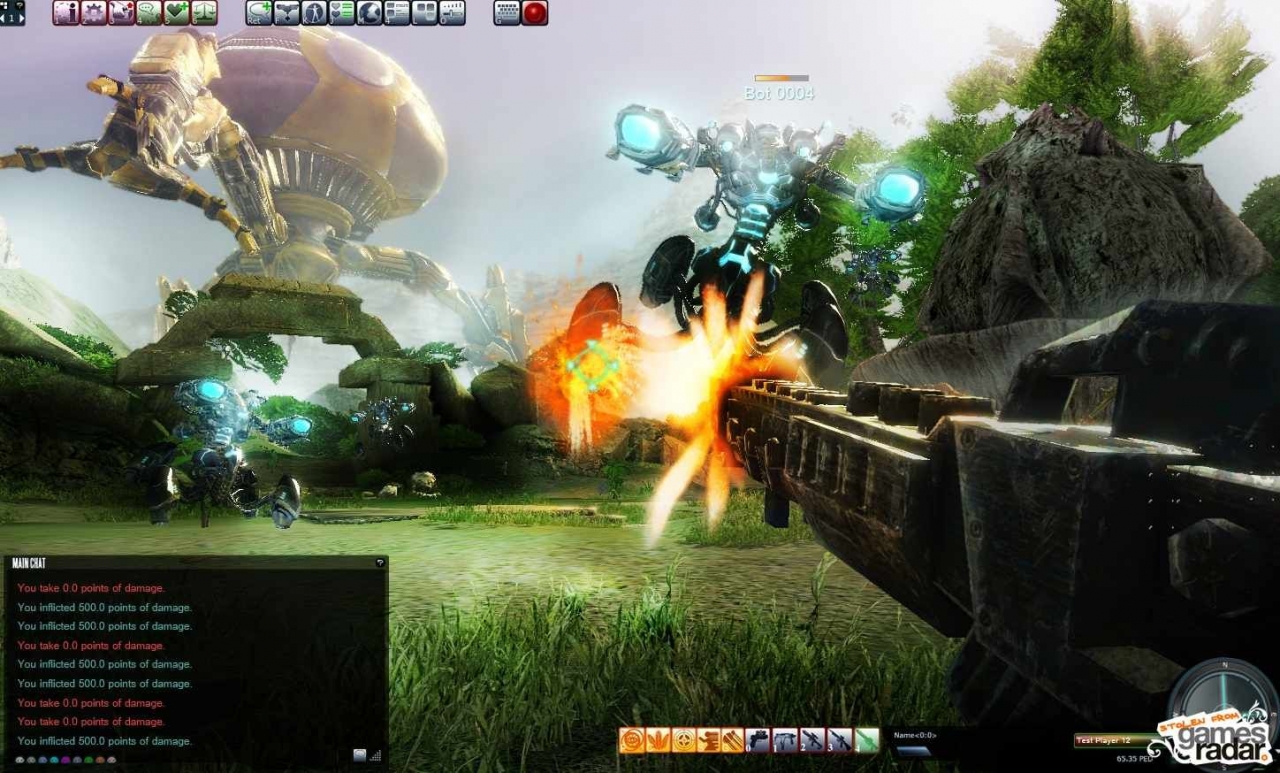
Task: Select the magenta chat channel dot
Action: 65,760
